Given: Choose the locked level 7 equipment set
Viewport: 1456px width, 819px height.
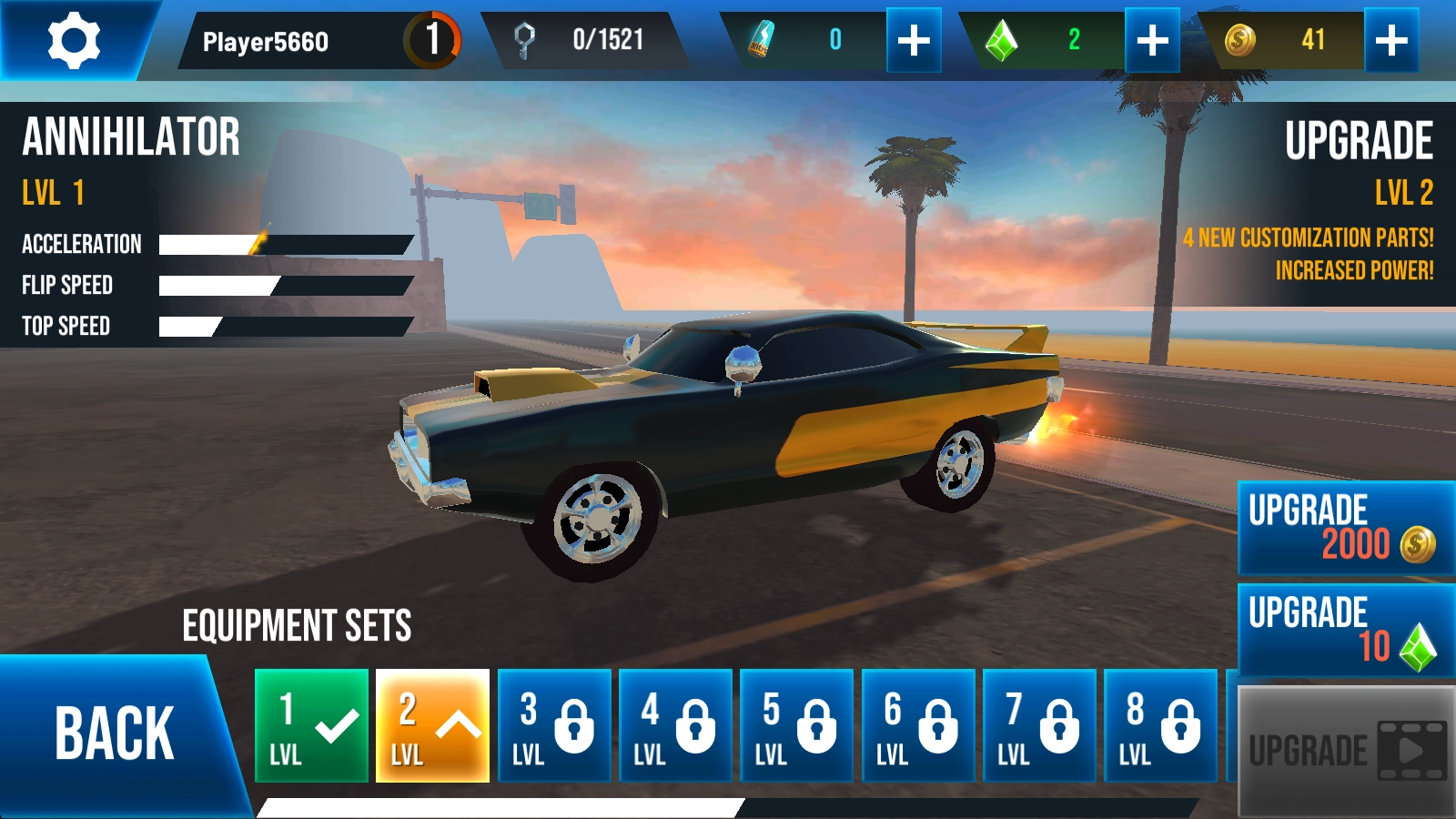Looking at the screenshot, I should [1039, 726].
